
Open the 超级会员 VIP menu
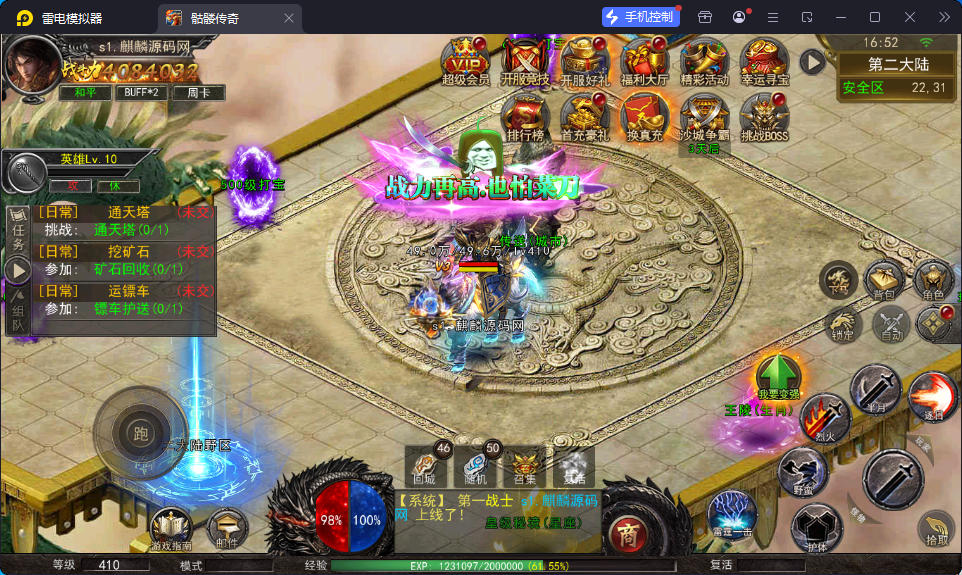[464, 61]
